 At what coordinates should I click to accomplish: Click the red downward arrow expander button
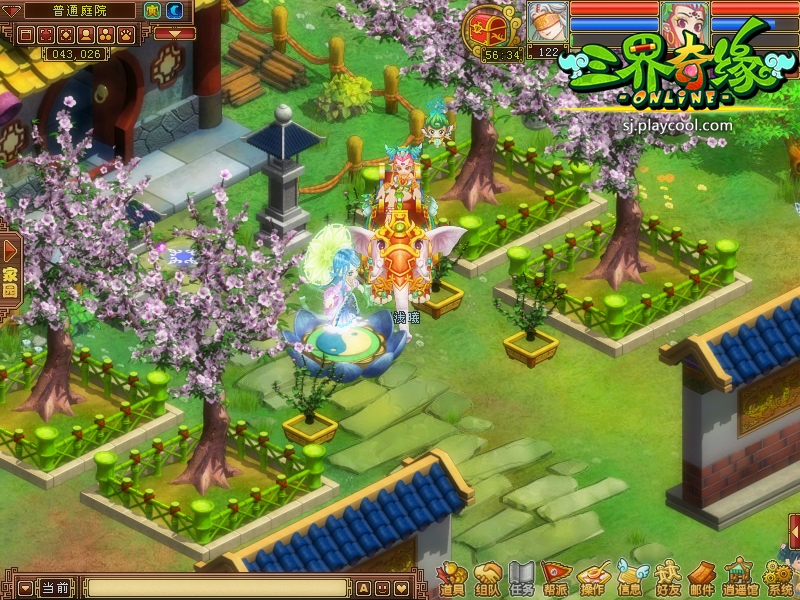174,34
